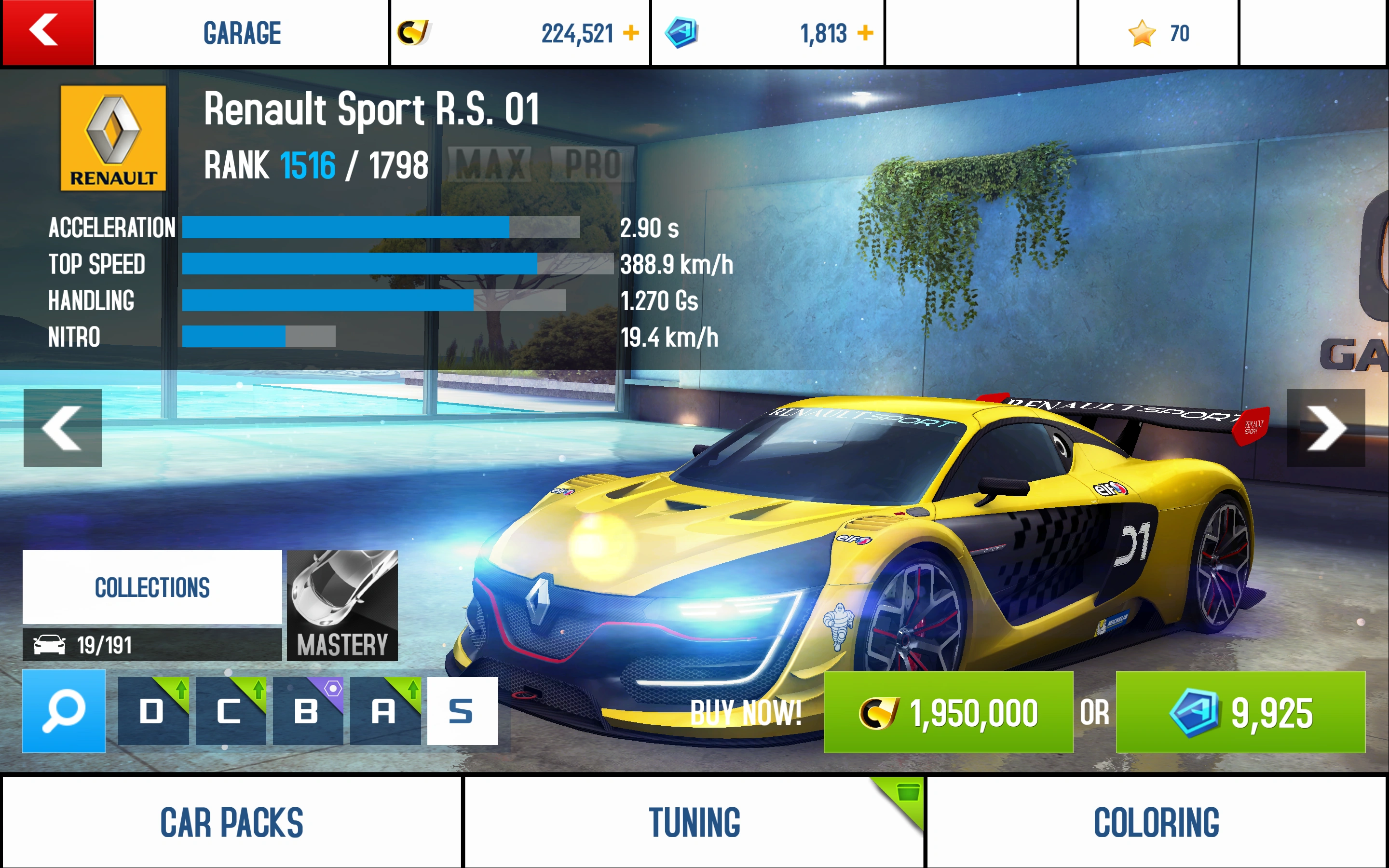
Task: Switch to class A cars
Action: tap(384, 712)
